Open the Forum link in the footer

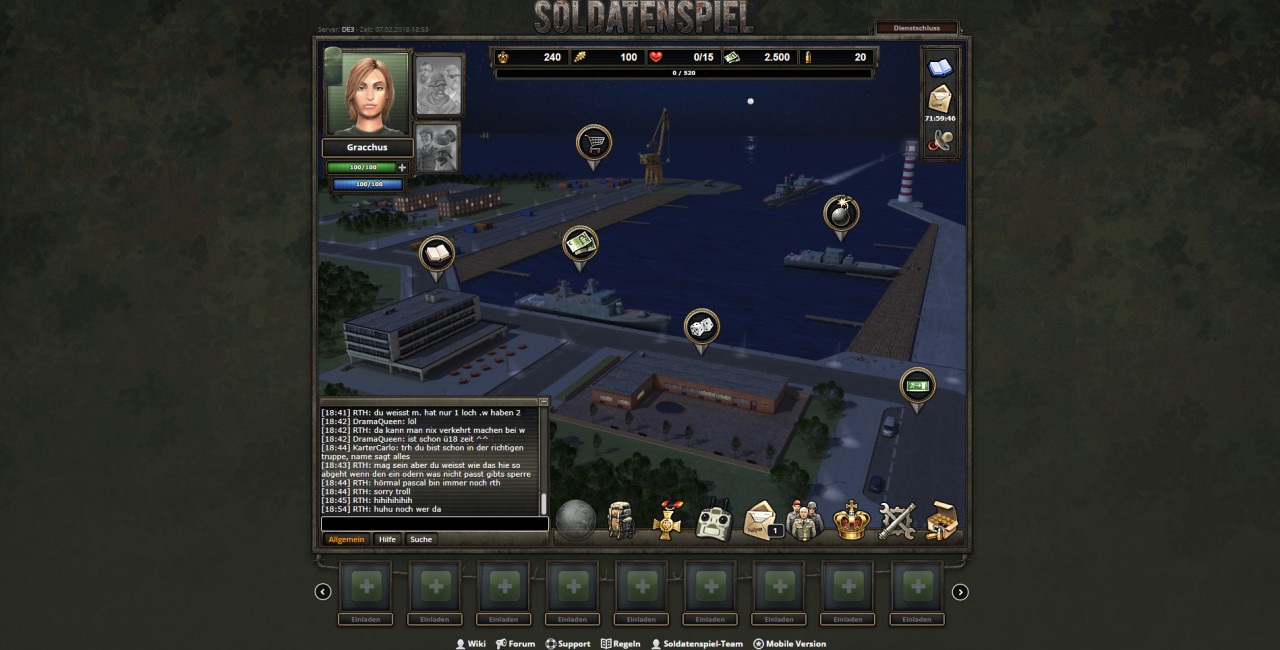[515, 644]
